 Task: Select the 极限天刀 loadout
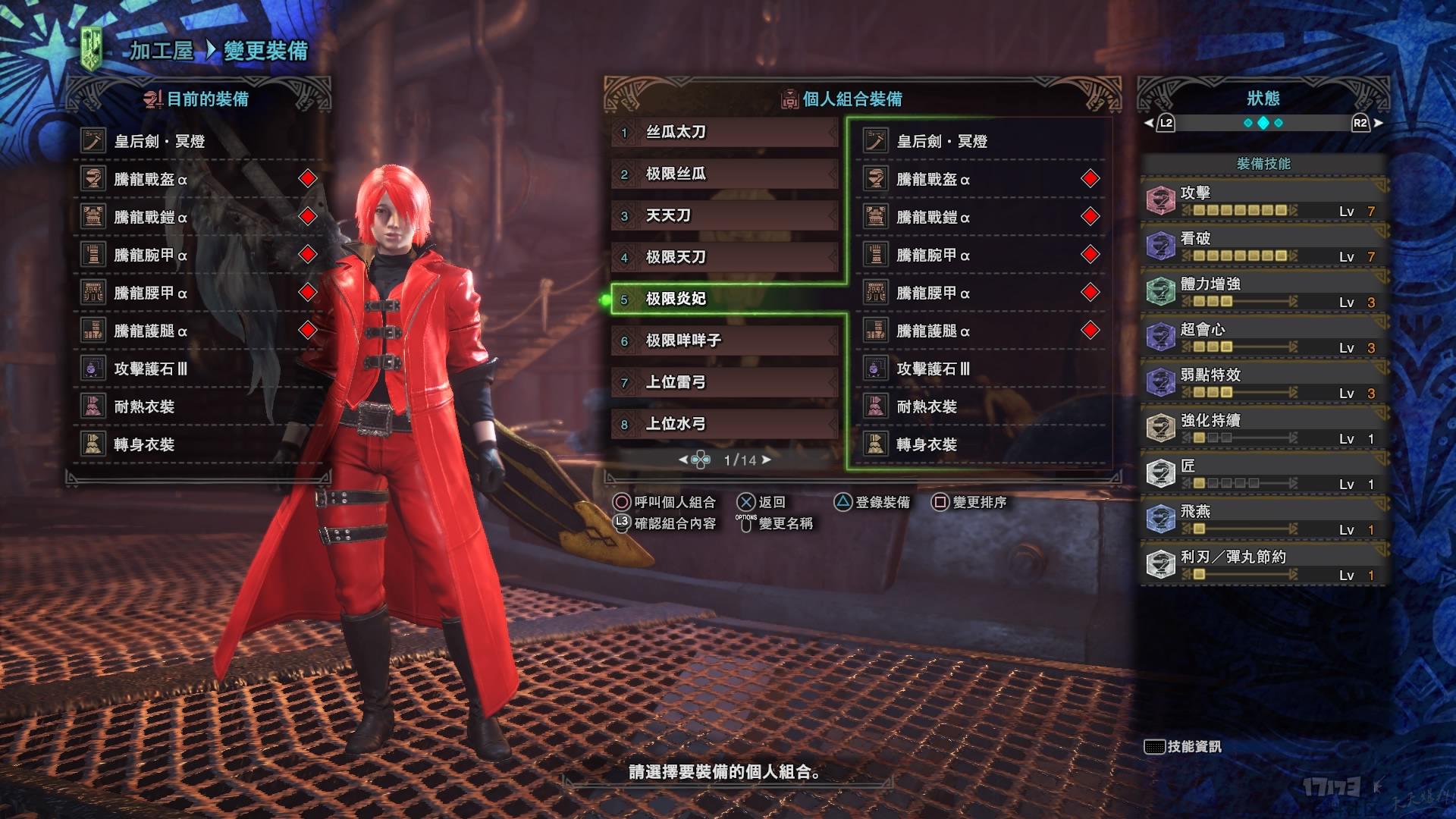click(x=724, y=258)
